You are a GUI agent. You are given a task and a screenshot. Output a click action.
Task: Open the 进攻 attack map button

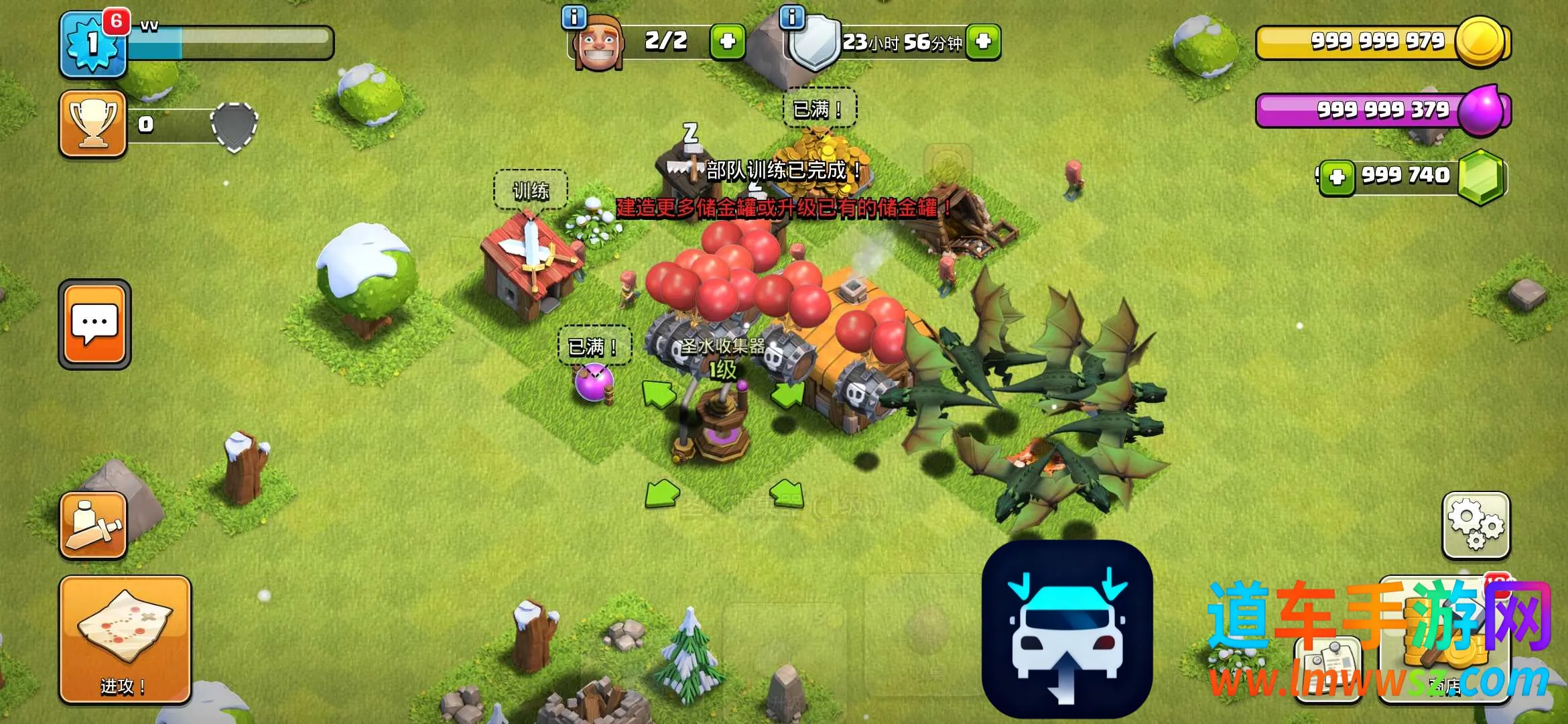(125, 639)
